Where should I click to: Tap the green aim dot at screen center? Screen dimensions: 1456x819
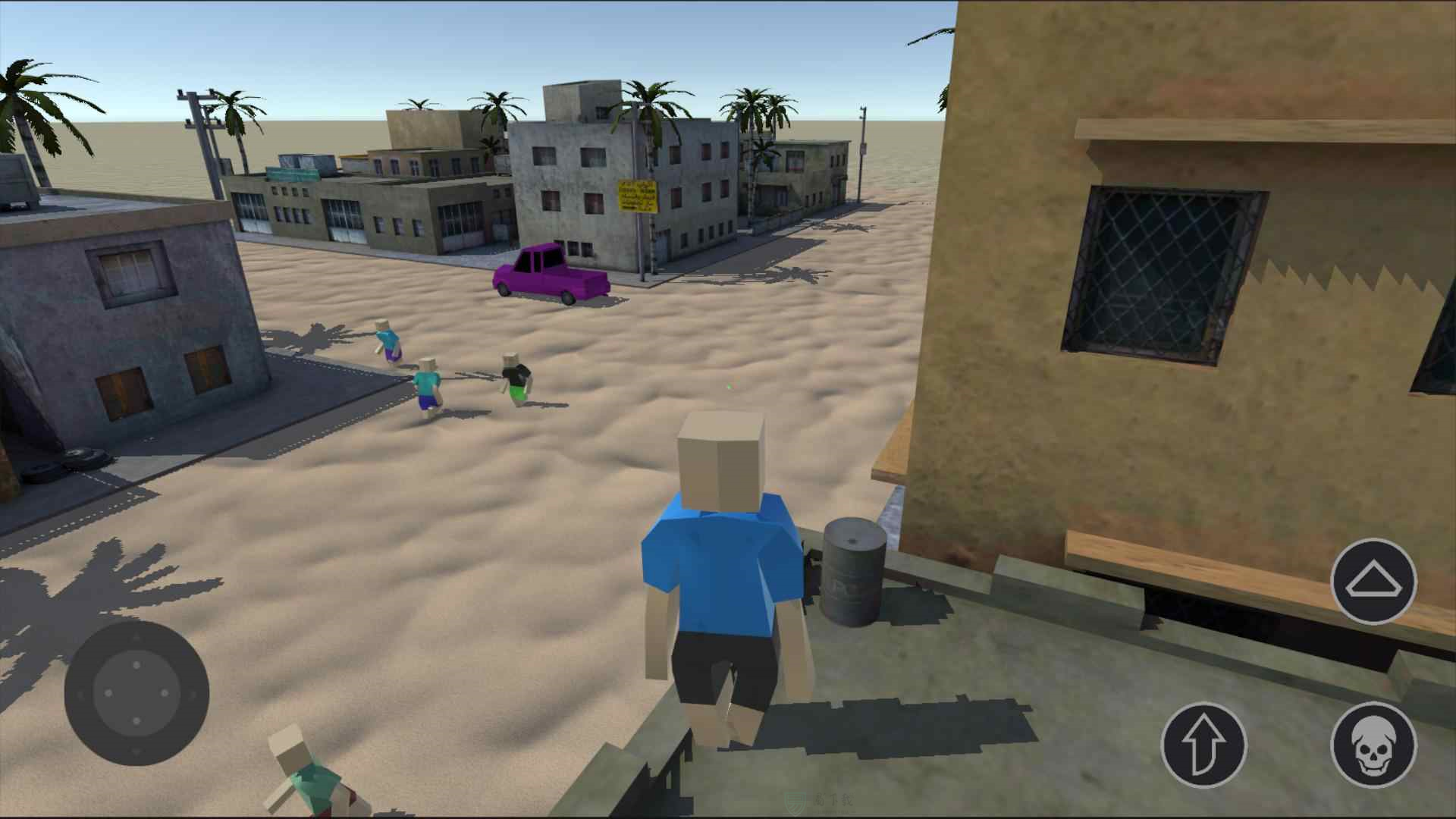[x=730, y=387]
